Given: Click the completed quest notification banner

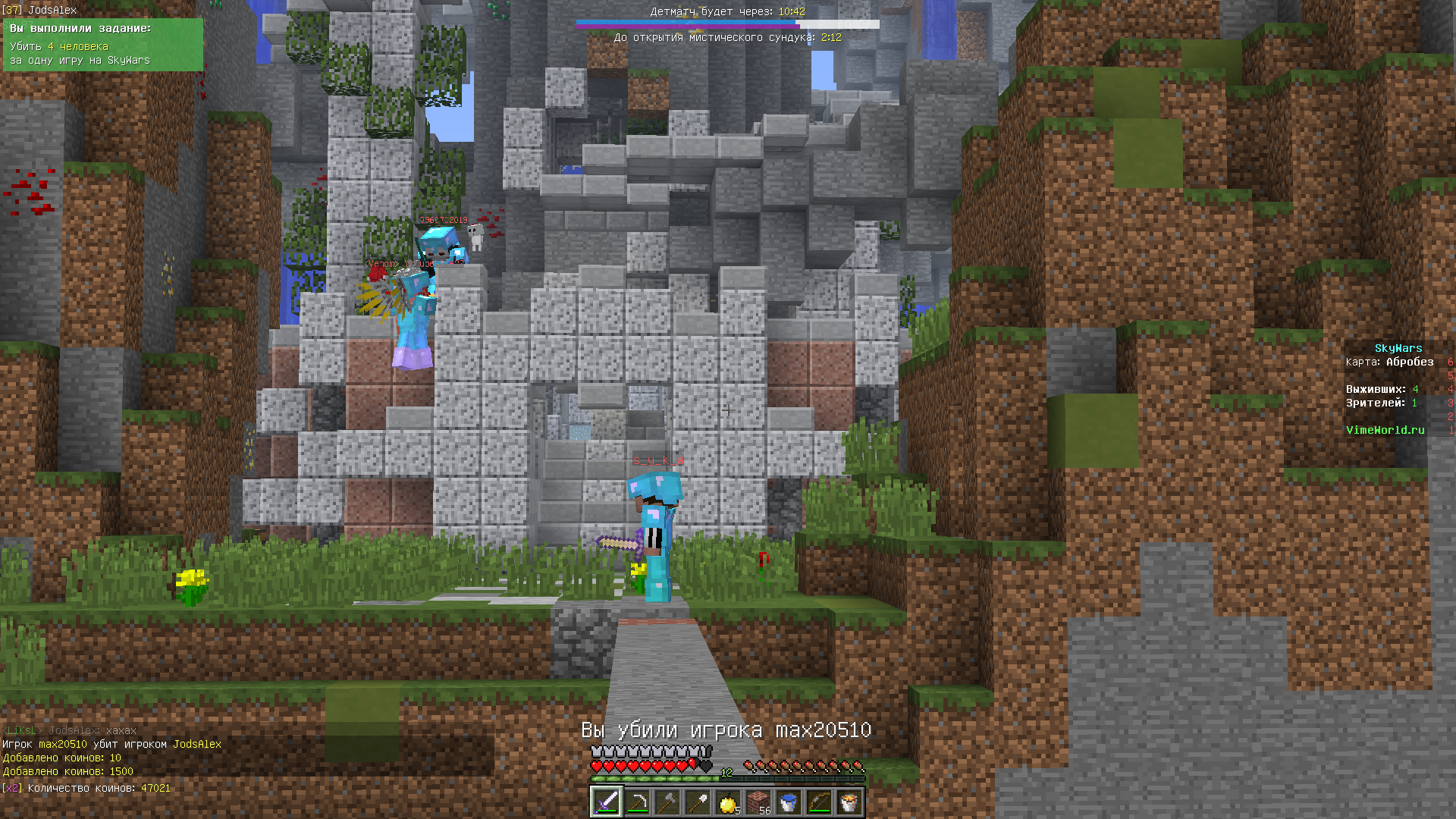Looking at the screenshot, I should pyautogui.click(x=103, y=45).
